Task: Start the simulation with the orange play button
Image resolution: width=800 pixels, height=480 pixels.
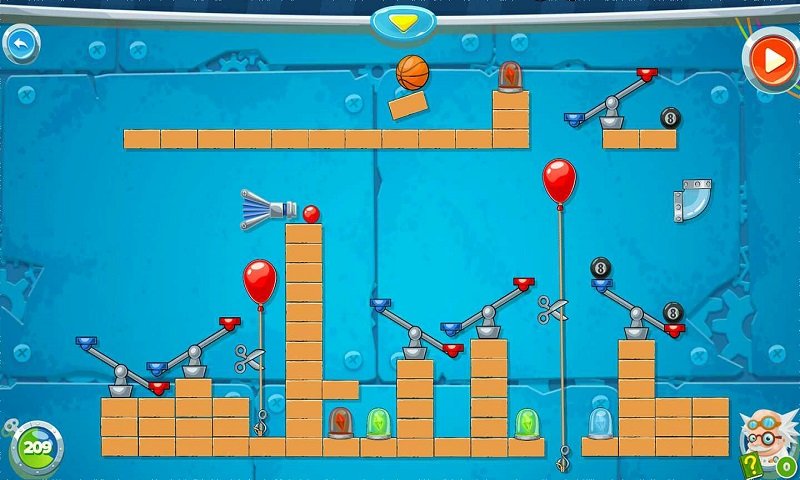Action: pos(772,61)
